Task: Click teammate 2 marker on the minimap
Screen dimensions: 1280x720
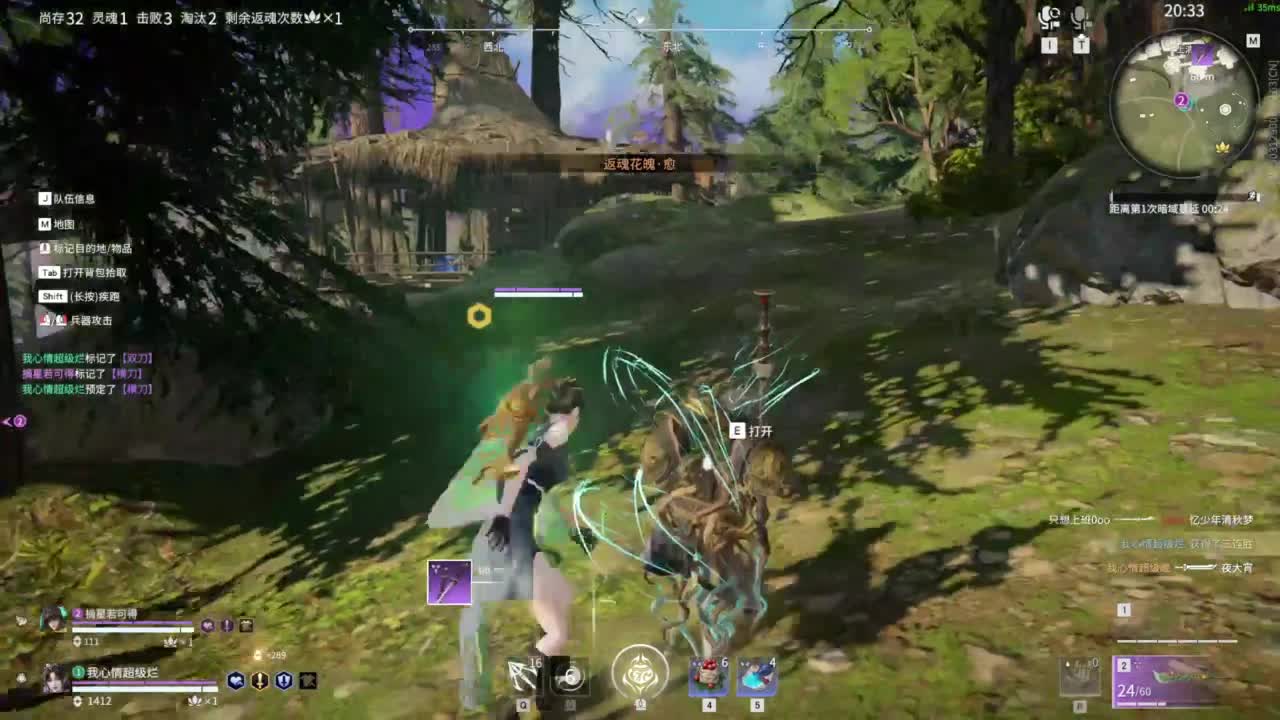Action: [x=1182, y=100]
